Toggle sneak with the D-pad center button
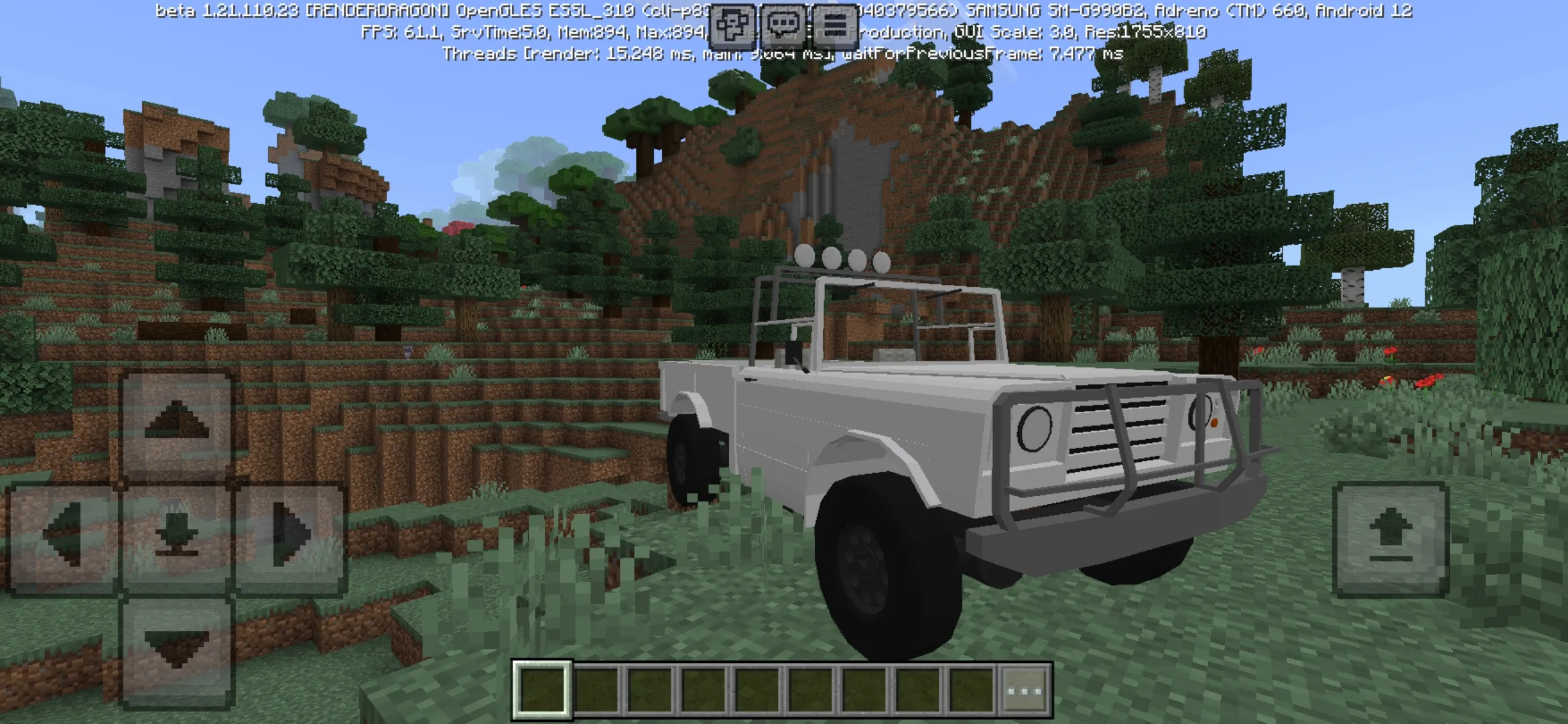This screenshot has height=724, width=1568. (176, 538)
